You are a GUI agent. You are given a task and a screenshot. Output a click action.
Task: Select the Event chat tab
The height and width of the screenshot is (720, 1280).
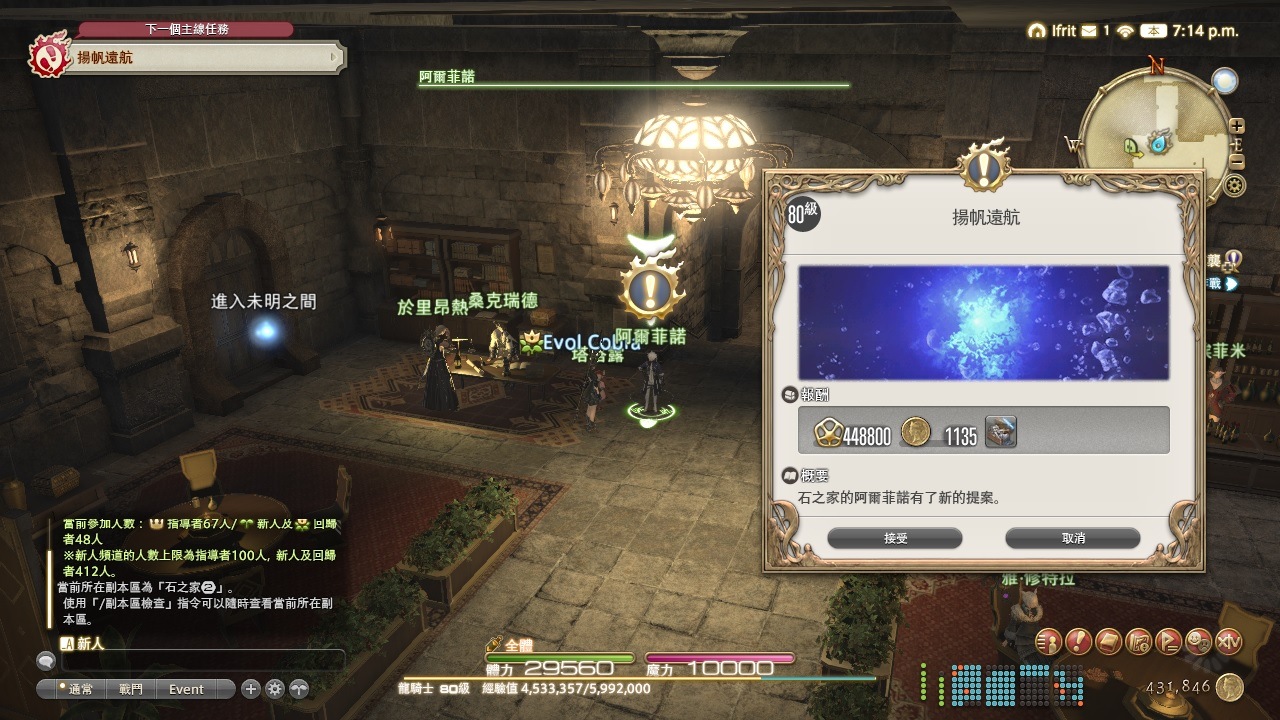coord(185,689)
